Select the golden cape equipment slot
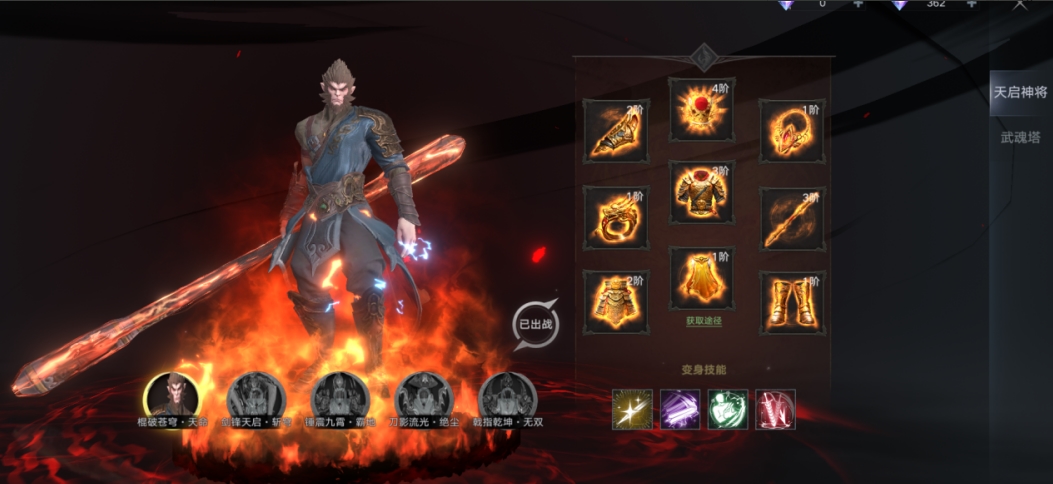The width and height of the screenshot is (1053, 484). (x=701, y=278)
